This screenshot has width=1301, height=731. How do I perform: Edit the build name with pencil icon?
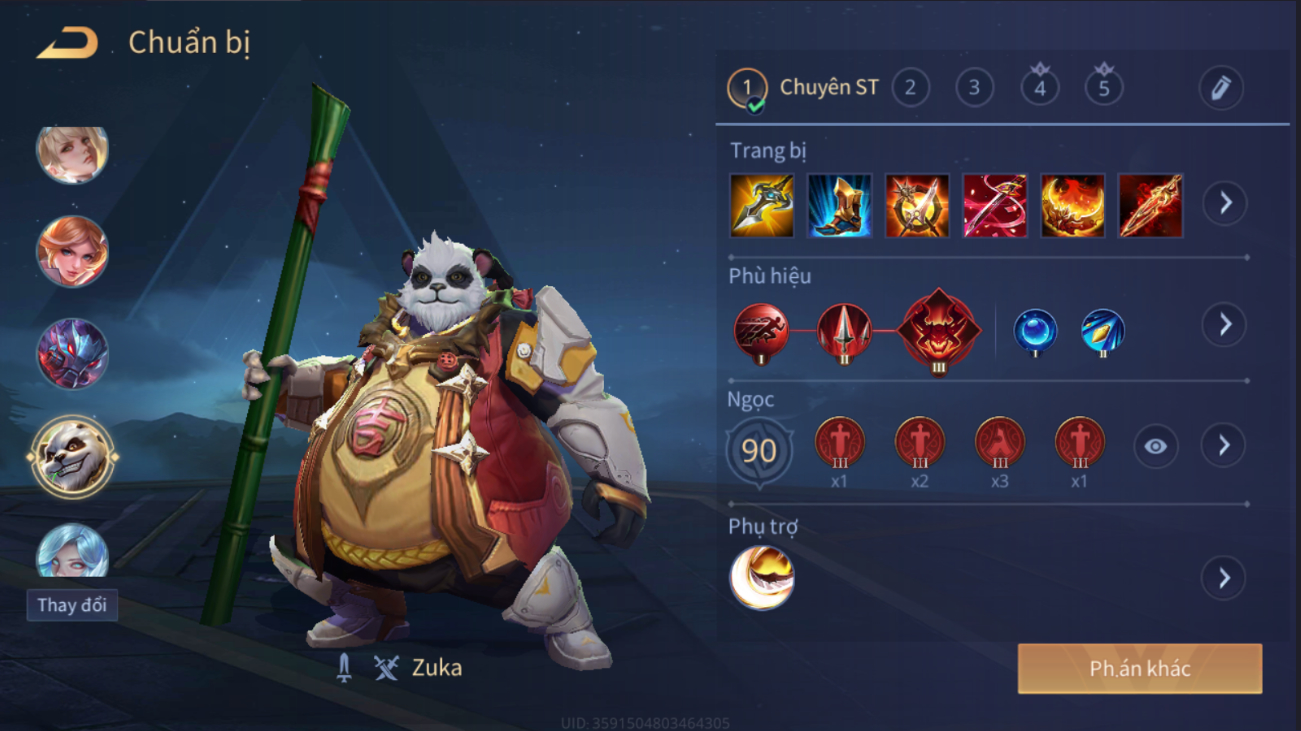(1221, 89)
